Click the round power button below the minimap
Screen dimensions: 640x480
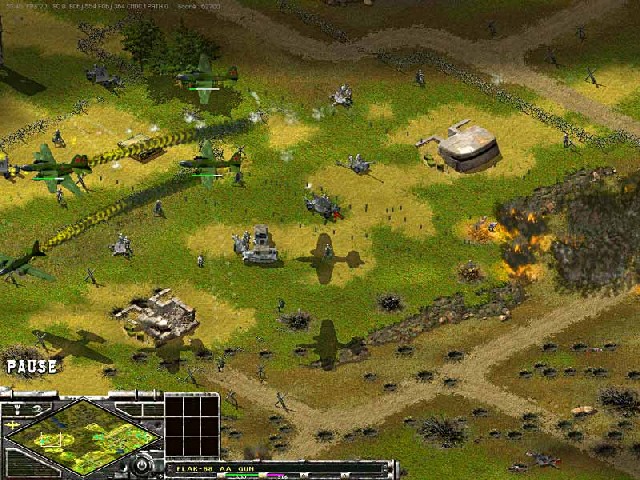tap(143, 463)
